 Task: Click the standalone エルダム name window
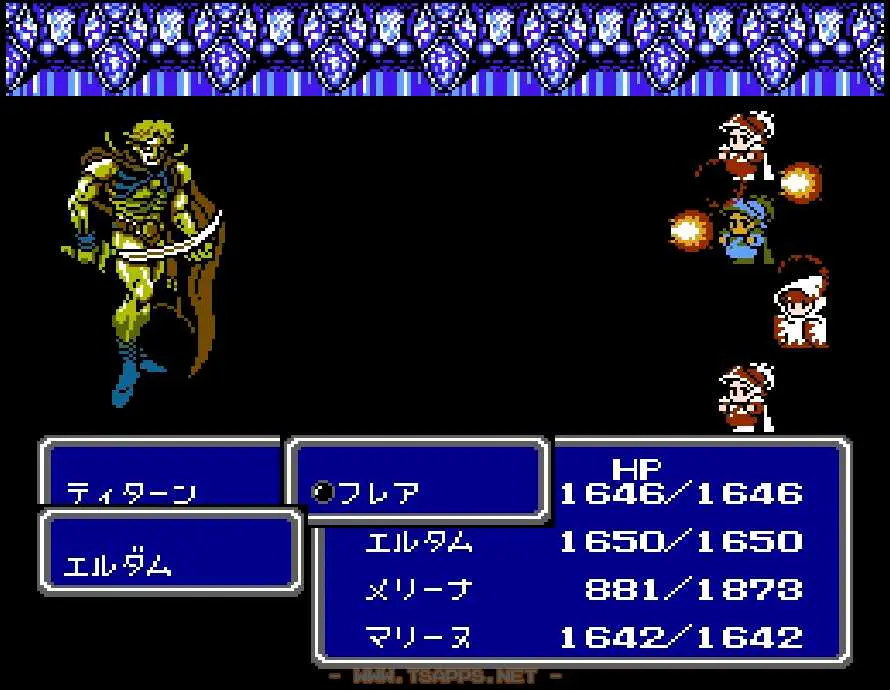tap(118, 564)
